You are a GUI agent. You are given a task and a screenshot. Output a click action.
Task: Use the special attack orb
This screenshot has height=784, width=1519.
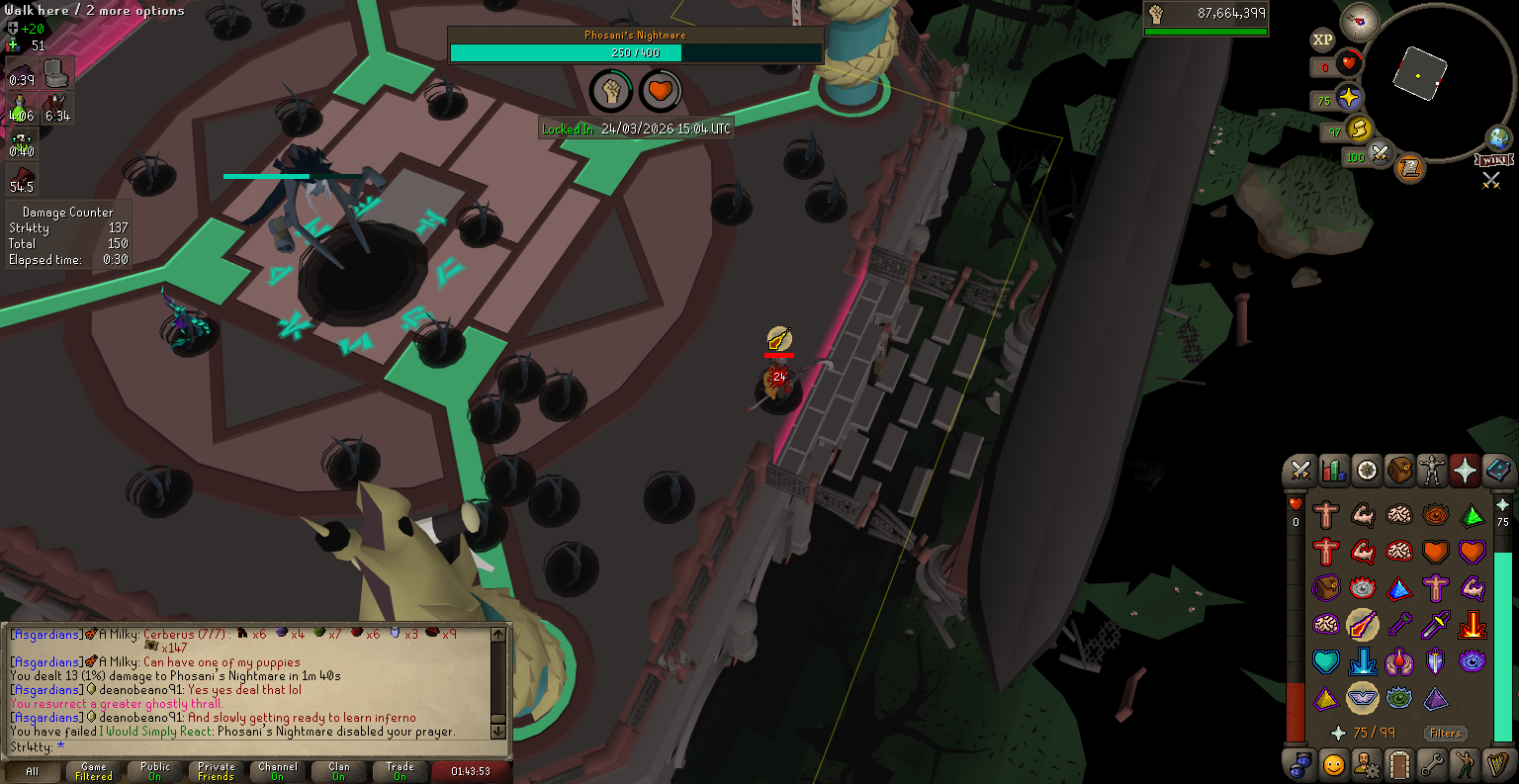coord(1380,154)
